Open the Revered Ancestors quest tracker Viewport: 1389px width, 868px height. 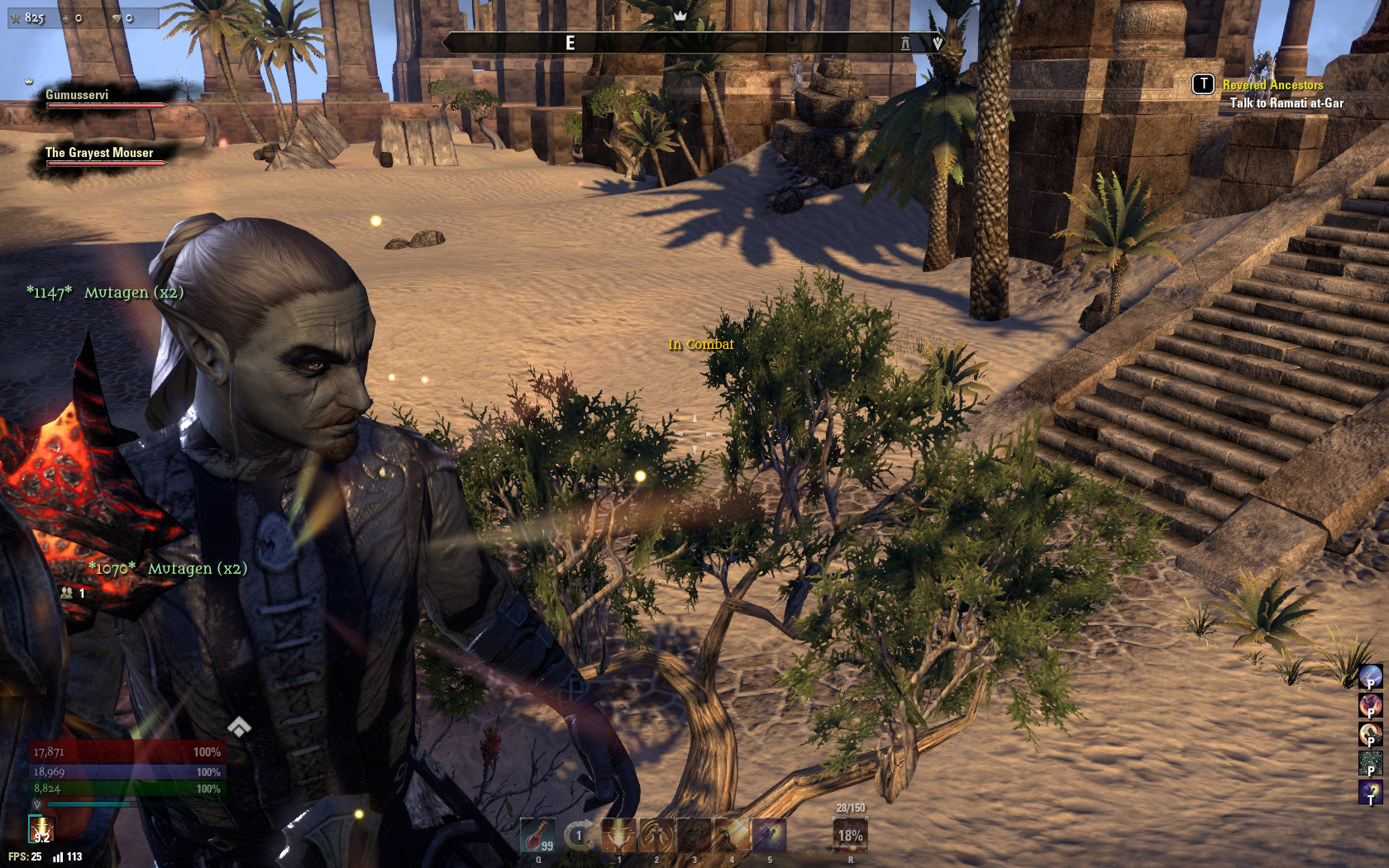(x=1272, y=85)
